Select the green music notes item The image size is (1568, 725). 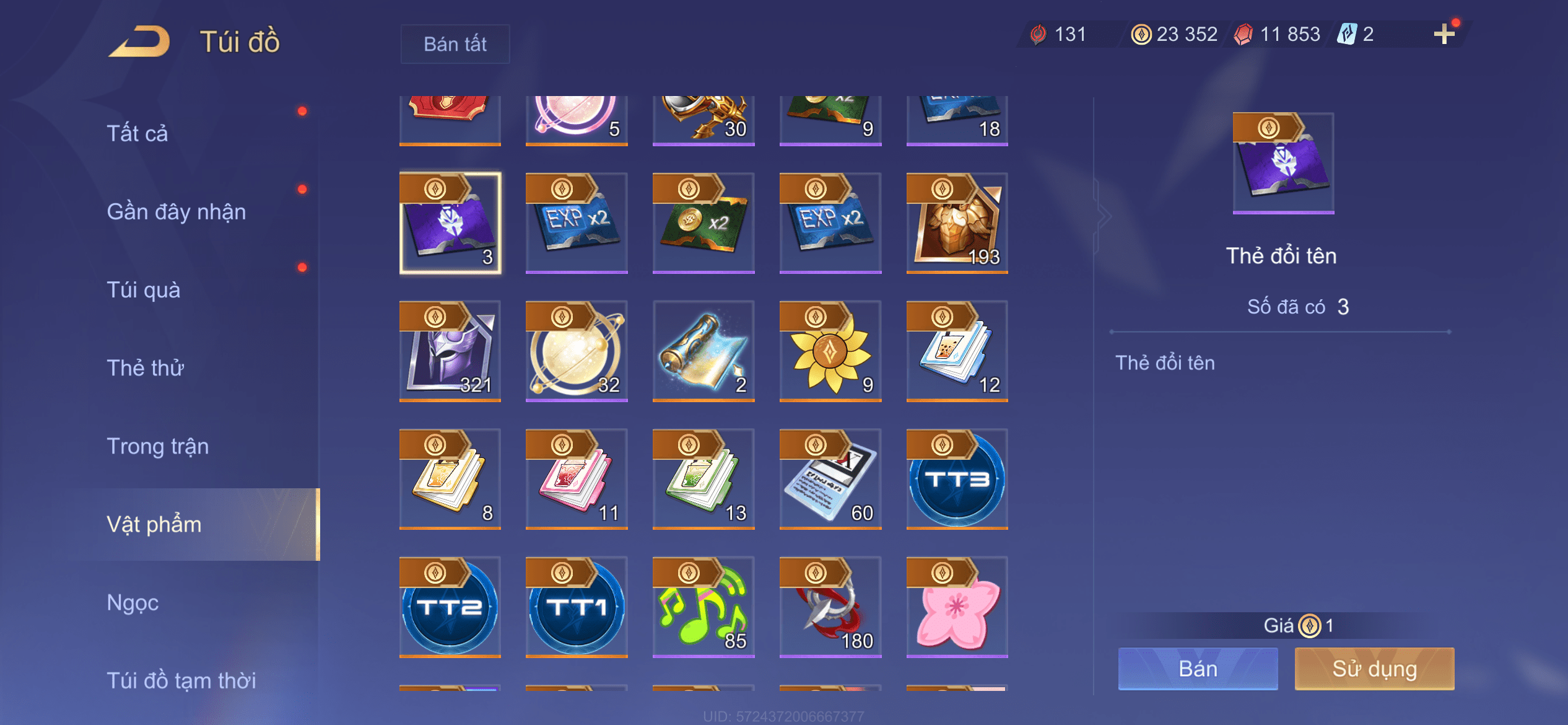(703, 607)
